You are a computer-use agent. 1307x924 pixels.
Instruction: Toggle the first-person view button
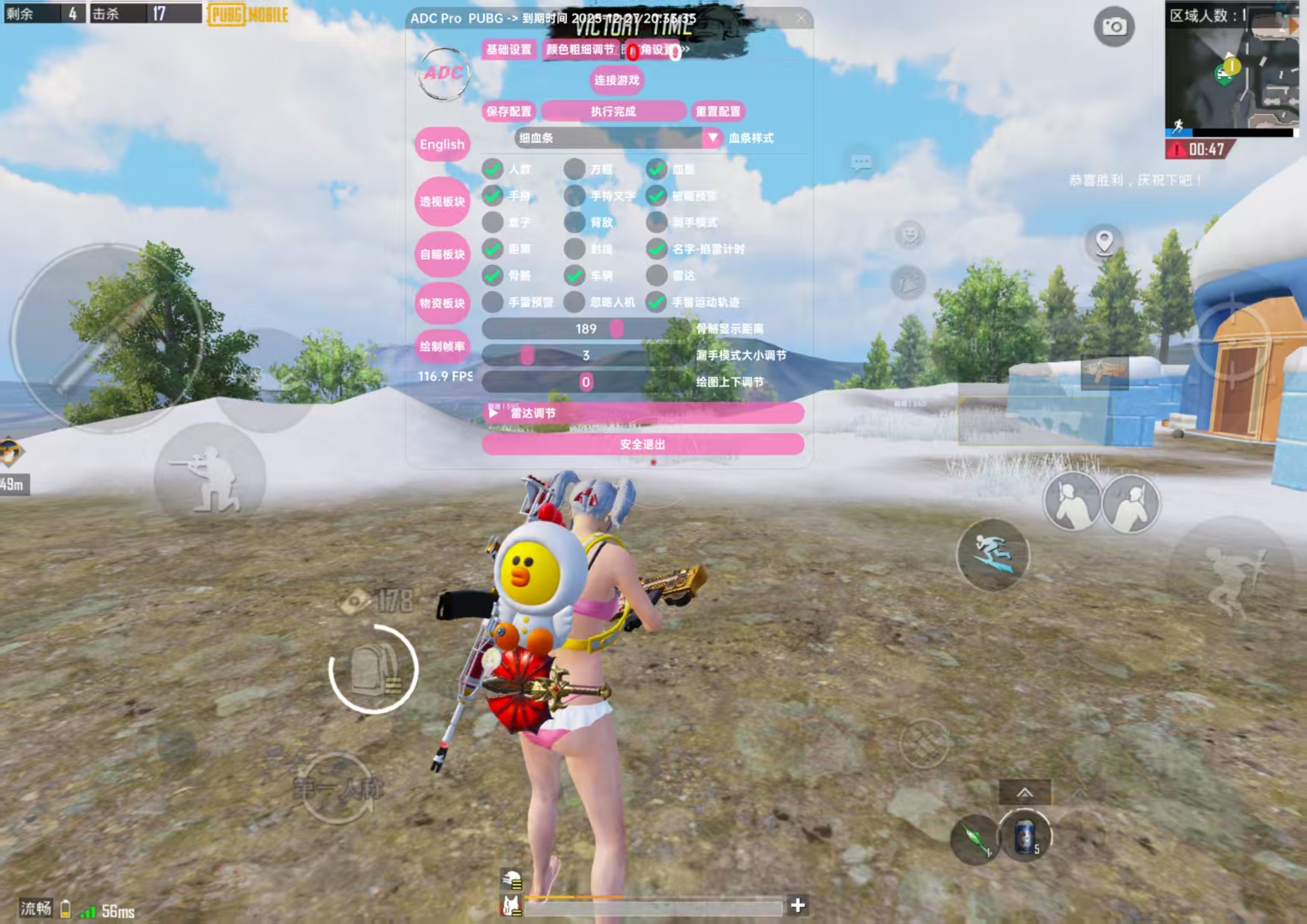click(338, 788)
